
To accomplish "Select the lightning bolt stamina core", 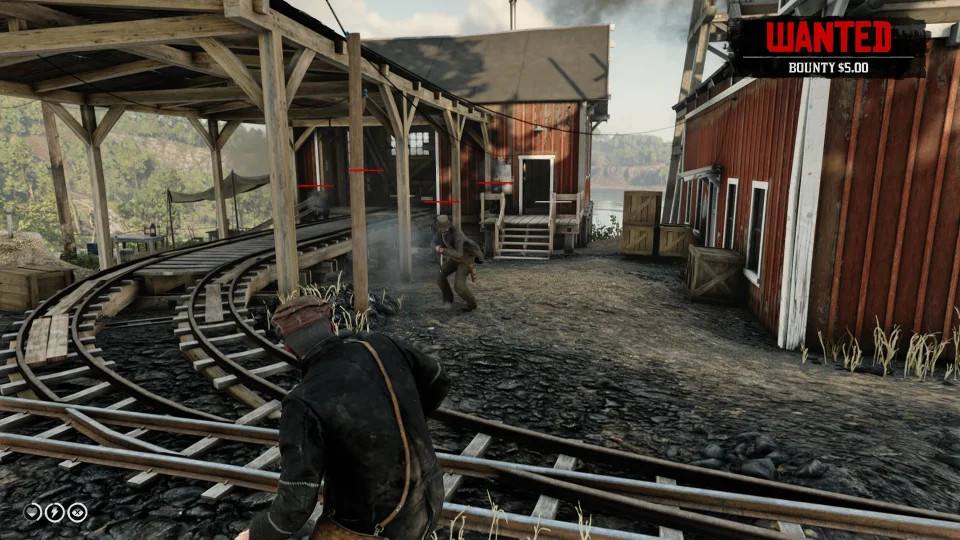I will point(54,512).
